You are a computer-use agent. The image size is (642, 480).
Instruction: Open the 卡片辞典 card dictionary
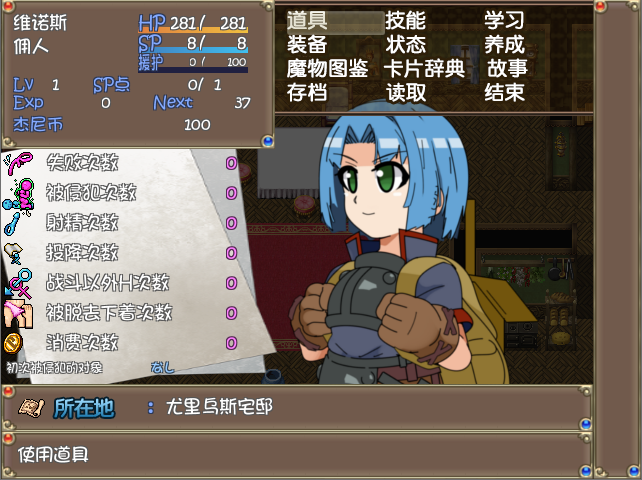click(x=424, y=69)
